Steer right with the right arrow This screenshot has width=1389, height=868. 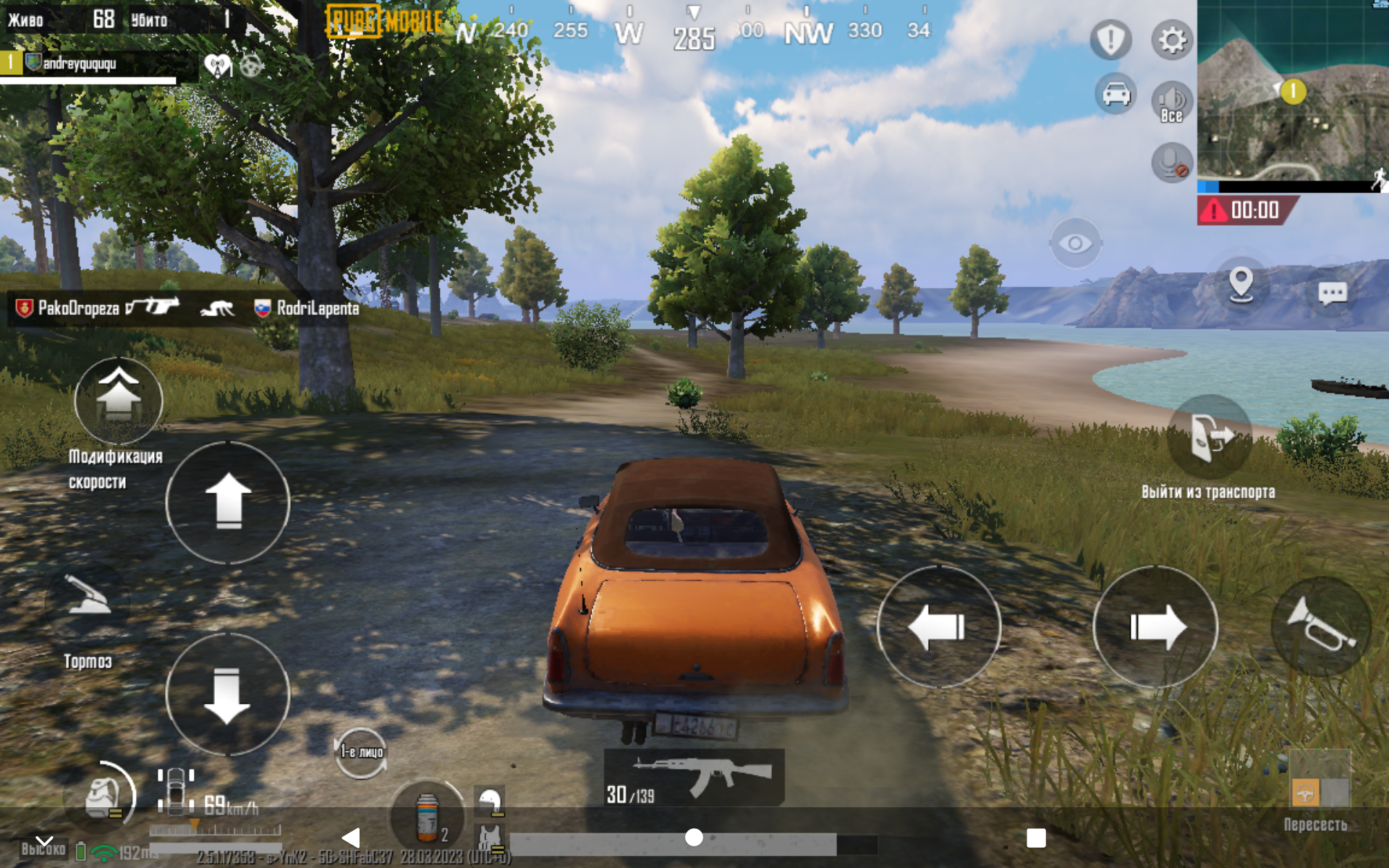(x=1155, y=626)
